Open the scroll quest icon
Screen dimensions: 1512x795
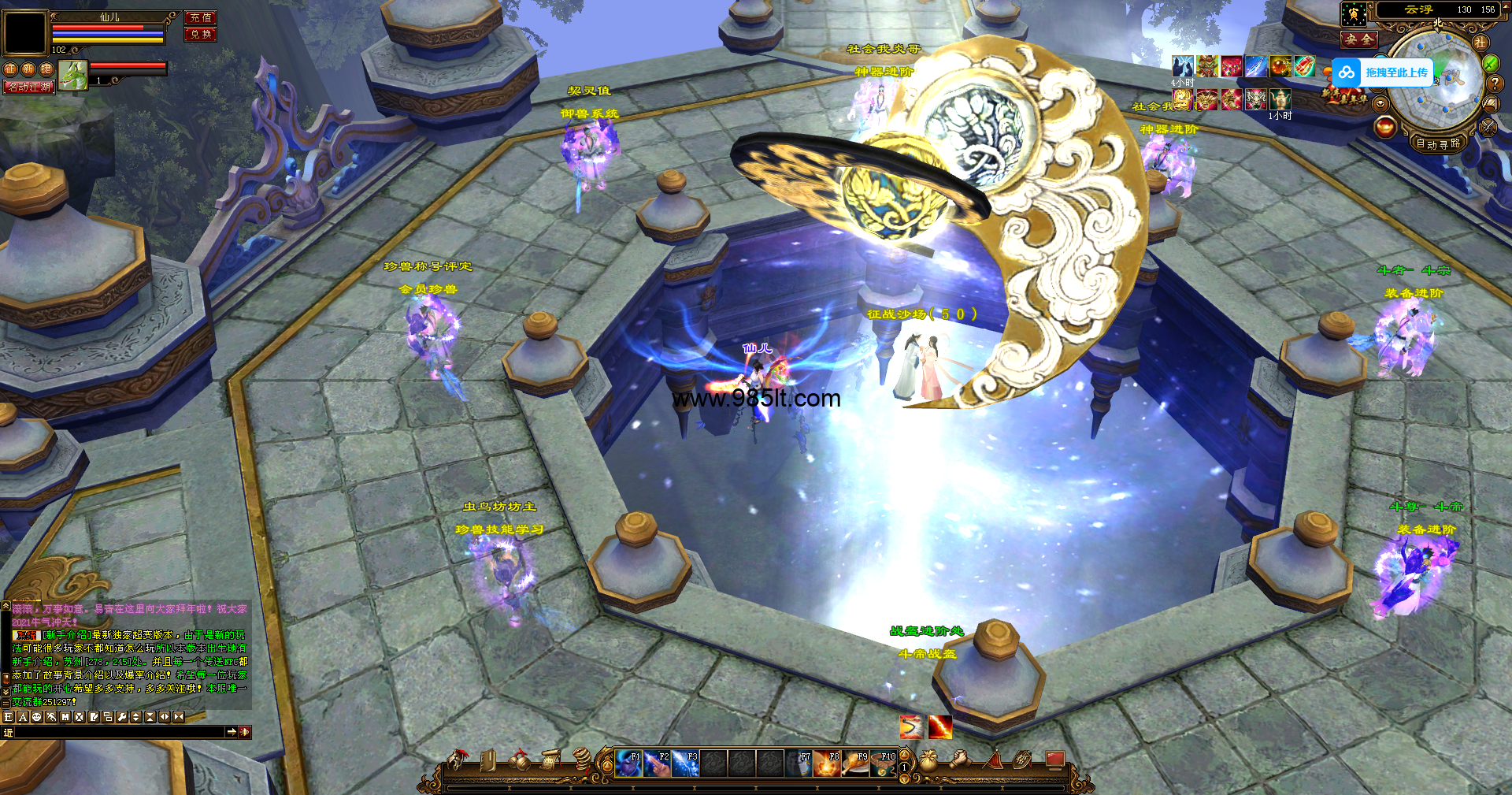(550, 760)
